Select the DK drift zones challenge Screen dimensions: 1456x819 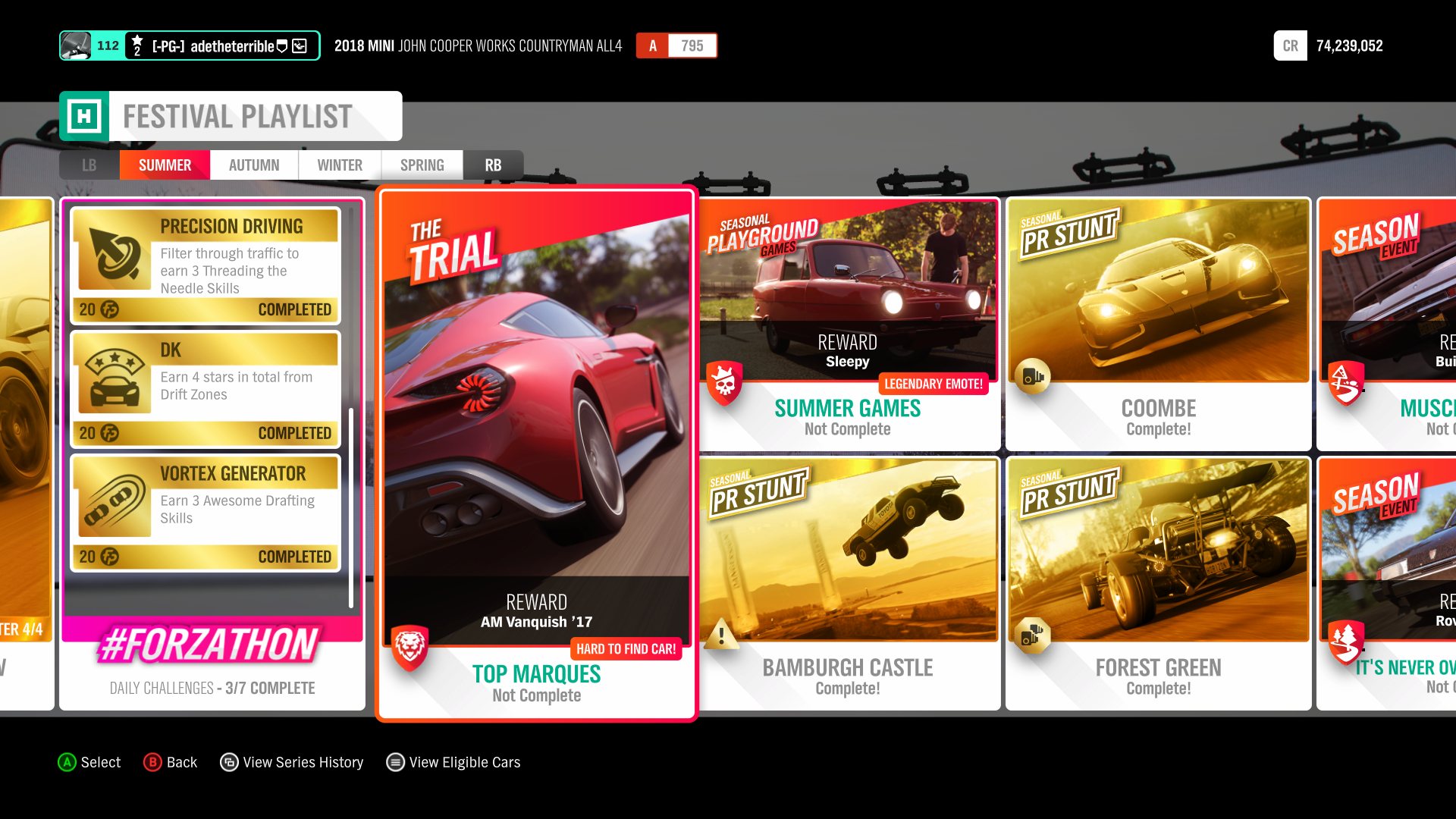point(206,389)
